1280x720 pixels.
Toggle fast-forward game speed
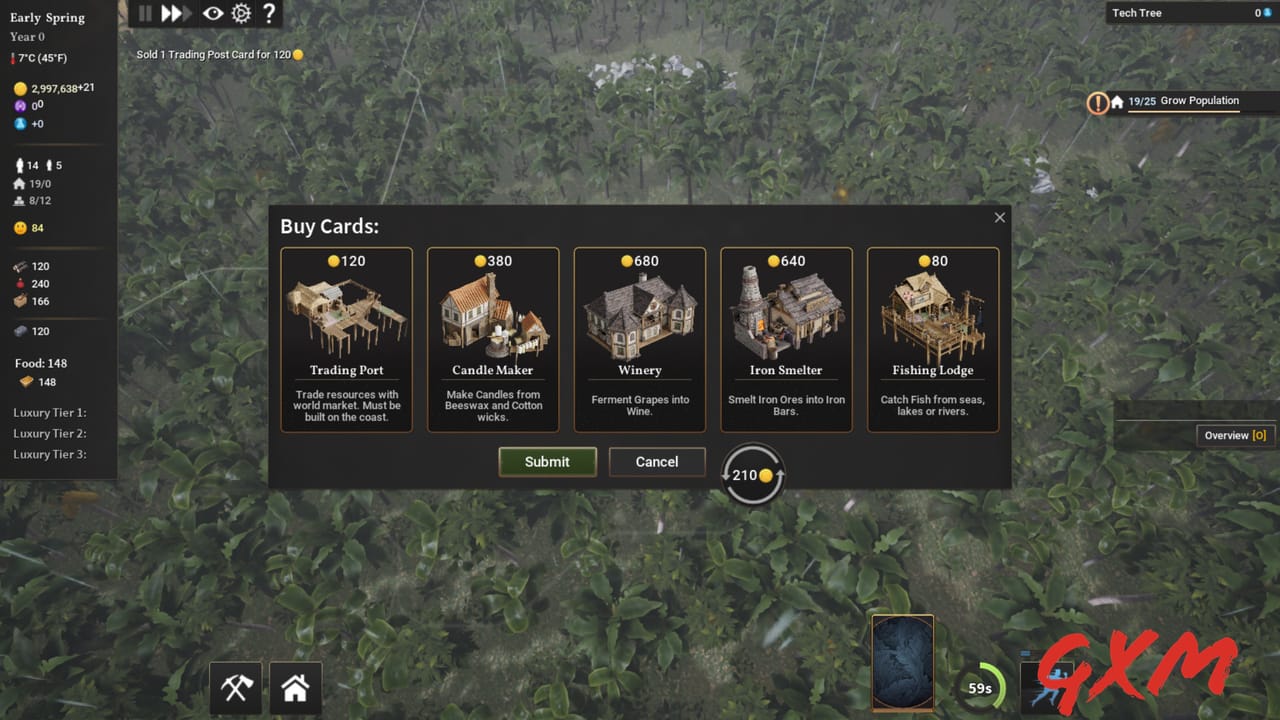point(175,13)
